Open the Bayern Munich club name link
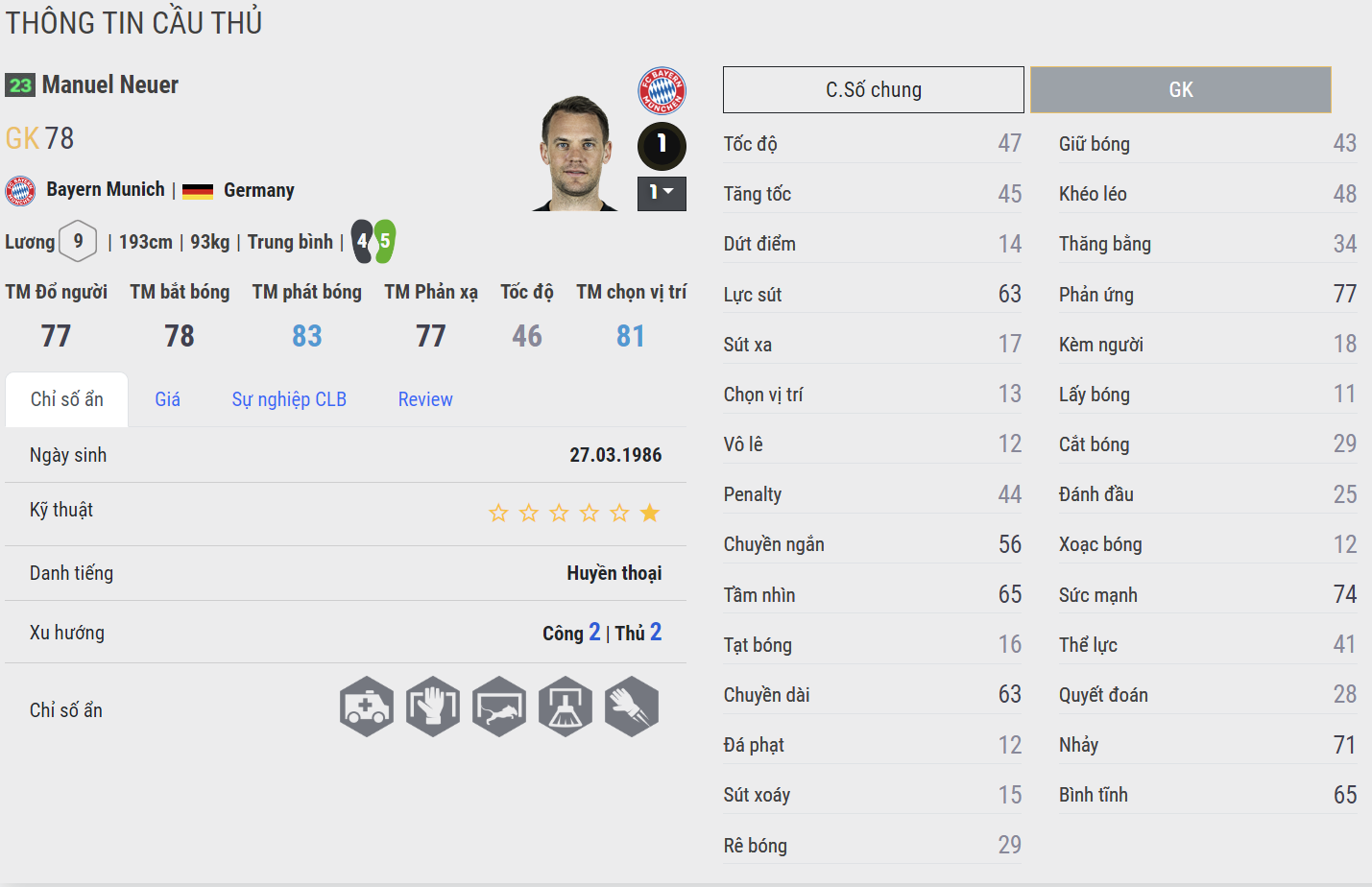1372x887 pixels. [x=106, y=190]
